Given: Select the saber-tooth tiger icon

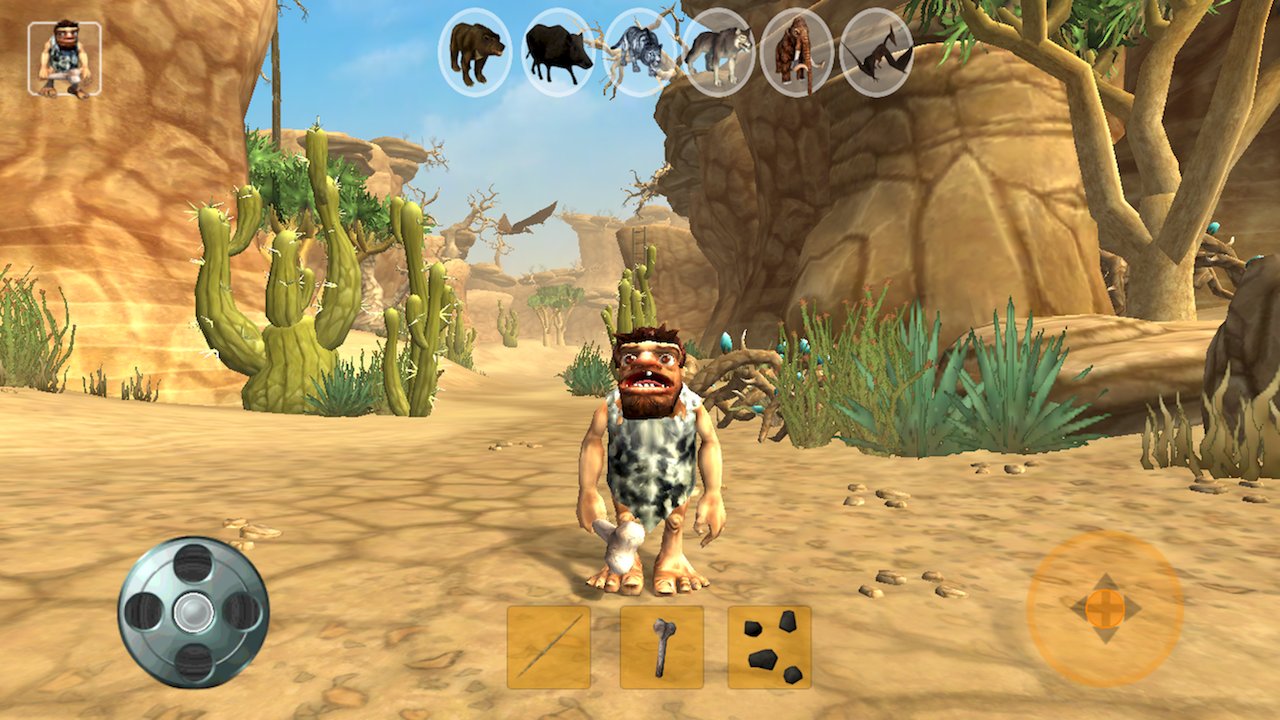Looking at the screenshot, I should (640, 52).
